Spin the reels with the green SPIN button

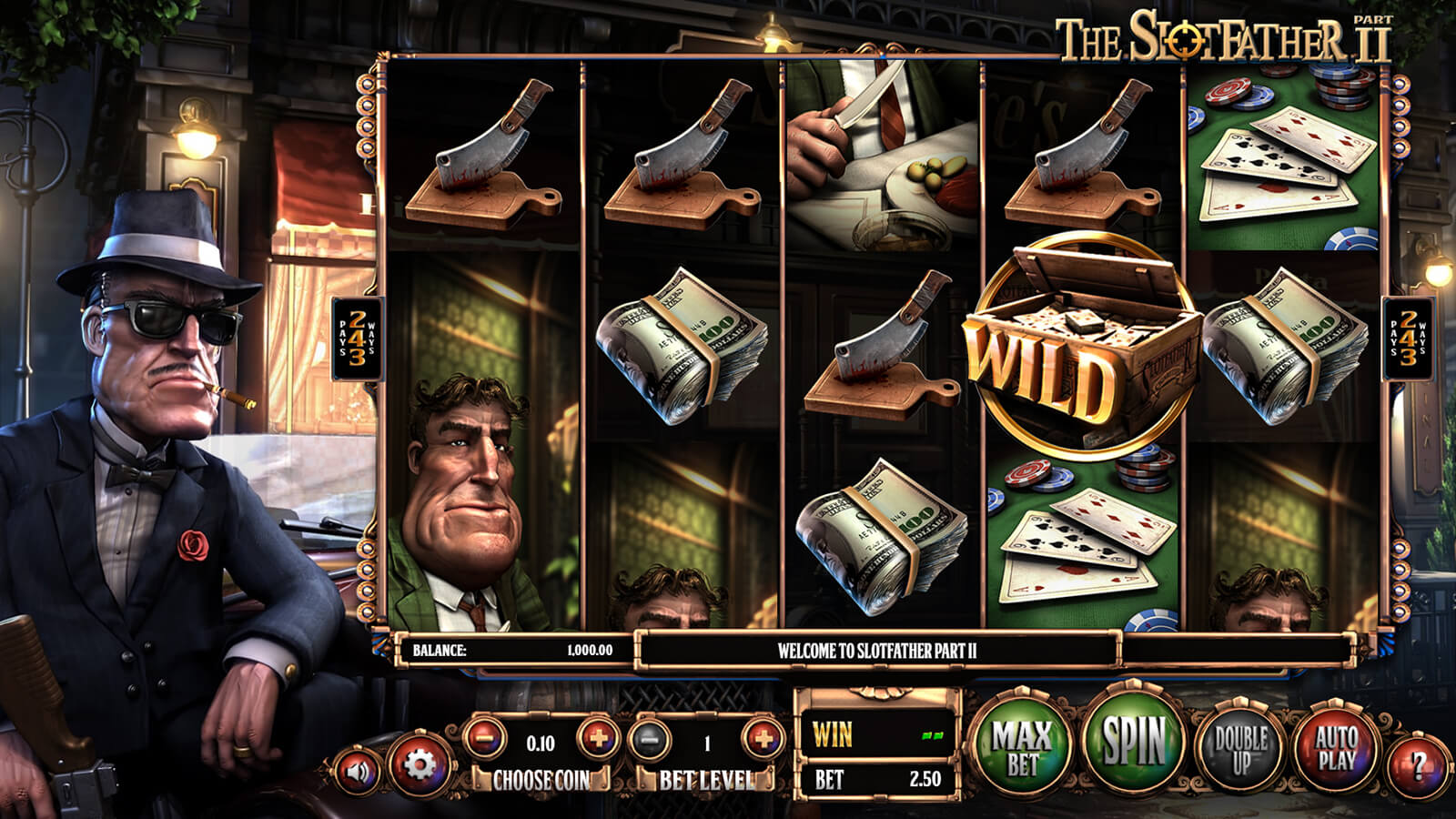click(1134, 742)
